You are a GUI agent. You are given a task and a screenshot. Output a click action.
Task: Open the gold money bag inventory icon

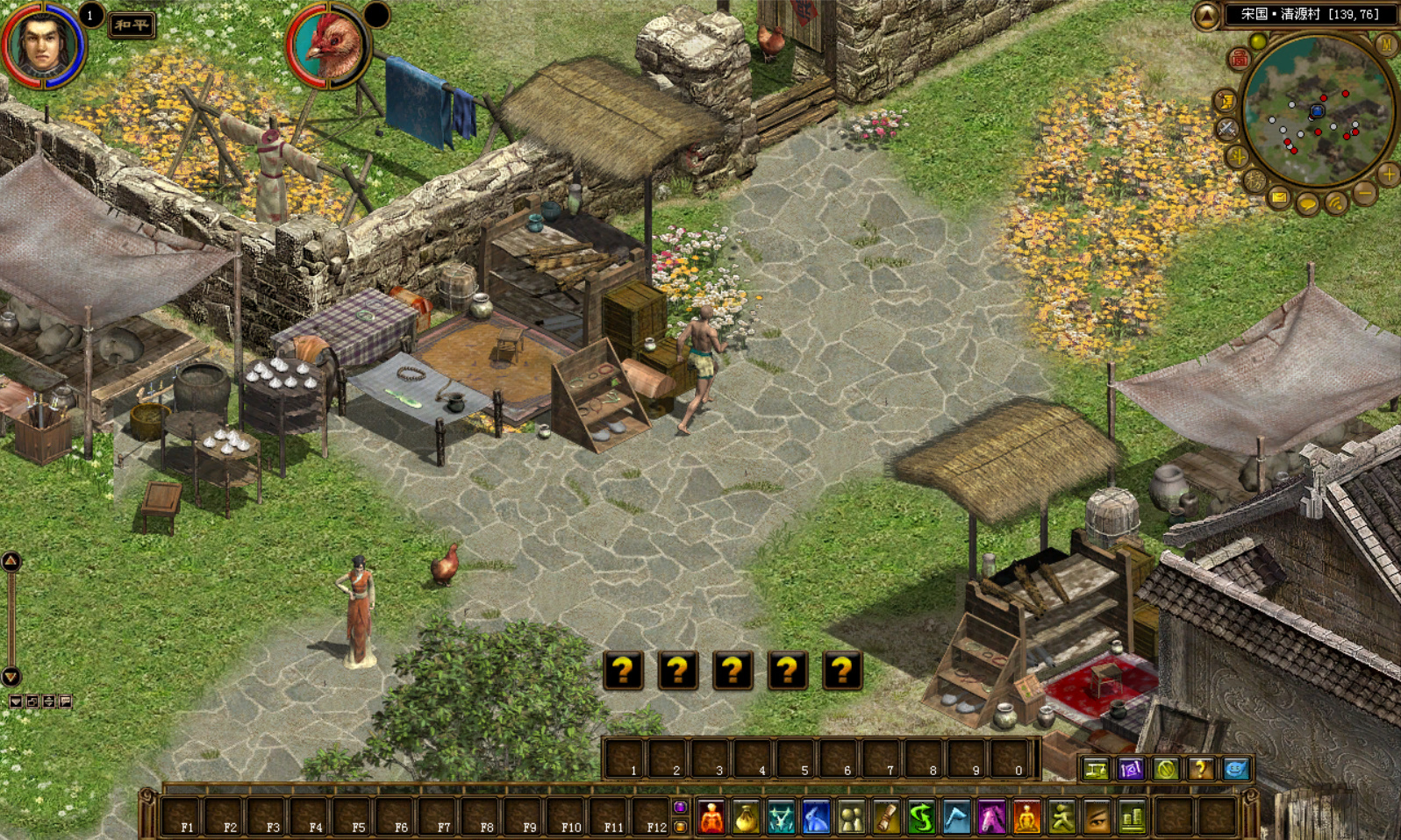(x=746, y=817)
